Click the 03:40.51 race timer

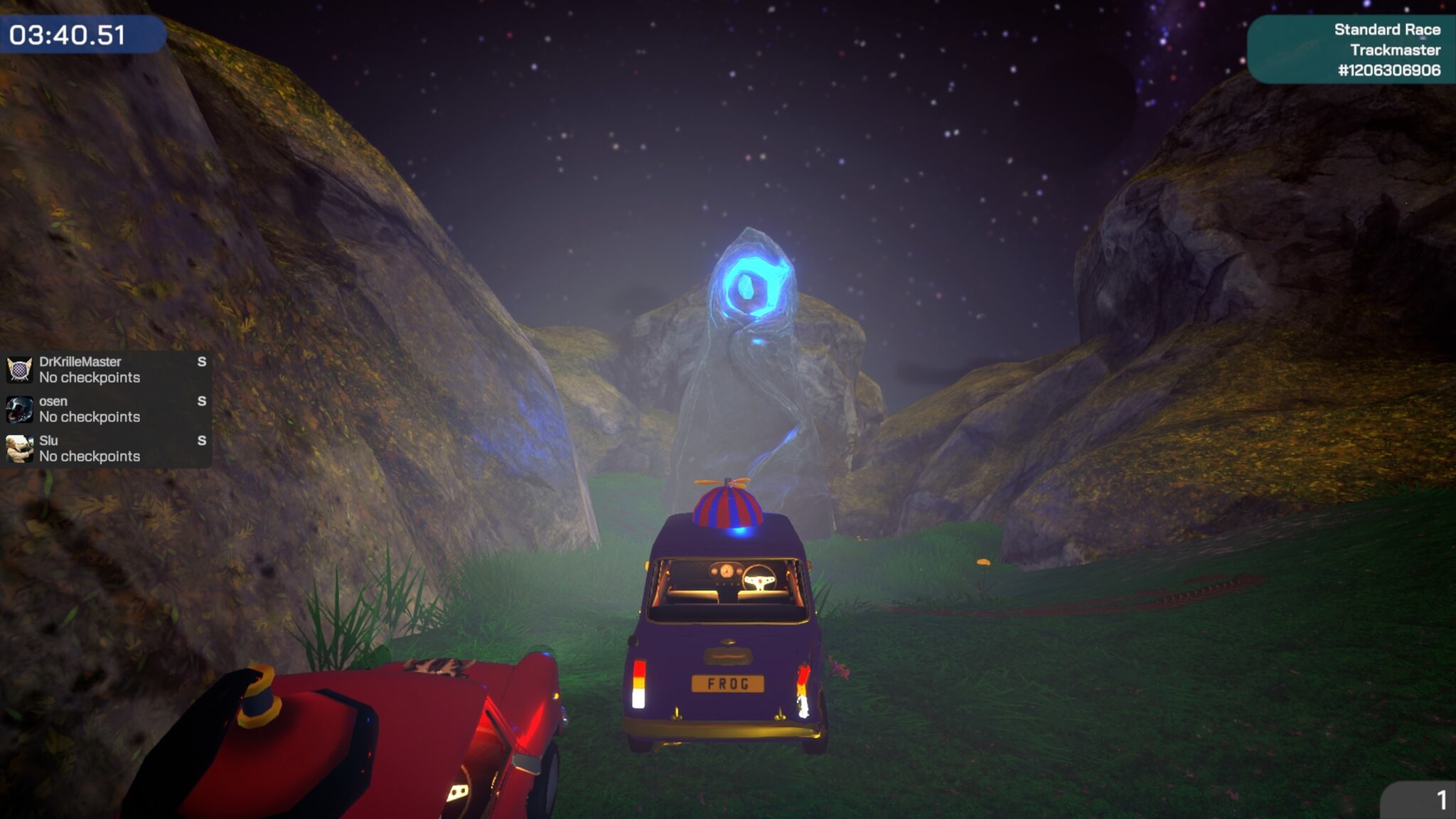pyautogui.click(x=68, y=33)
